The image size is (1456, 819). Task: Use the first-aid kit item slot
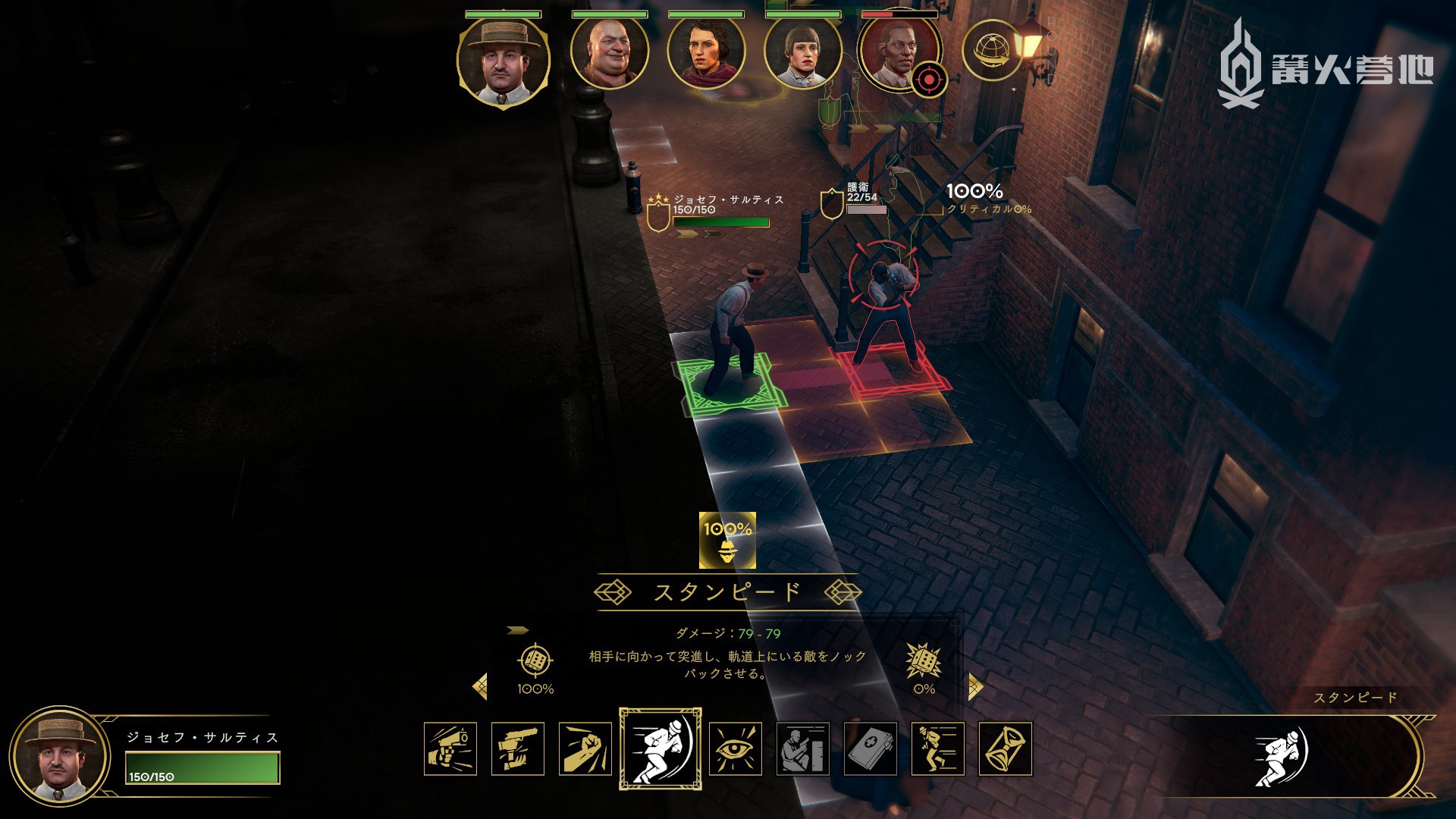[x=871, y=748]
